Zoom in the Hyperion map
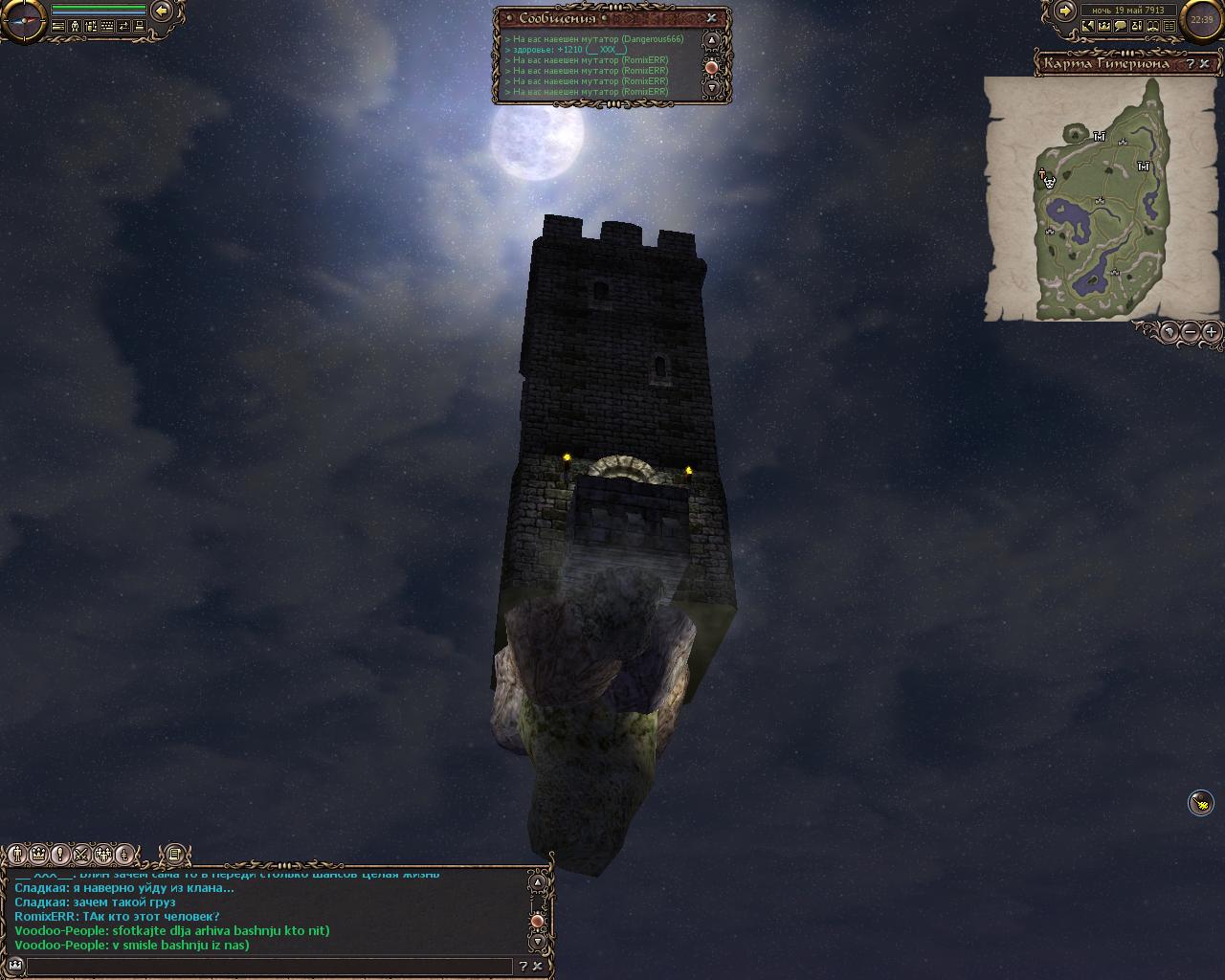Viewport: 1225px width, 980px height. click(x=1211, y=332)
